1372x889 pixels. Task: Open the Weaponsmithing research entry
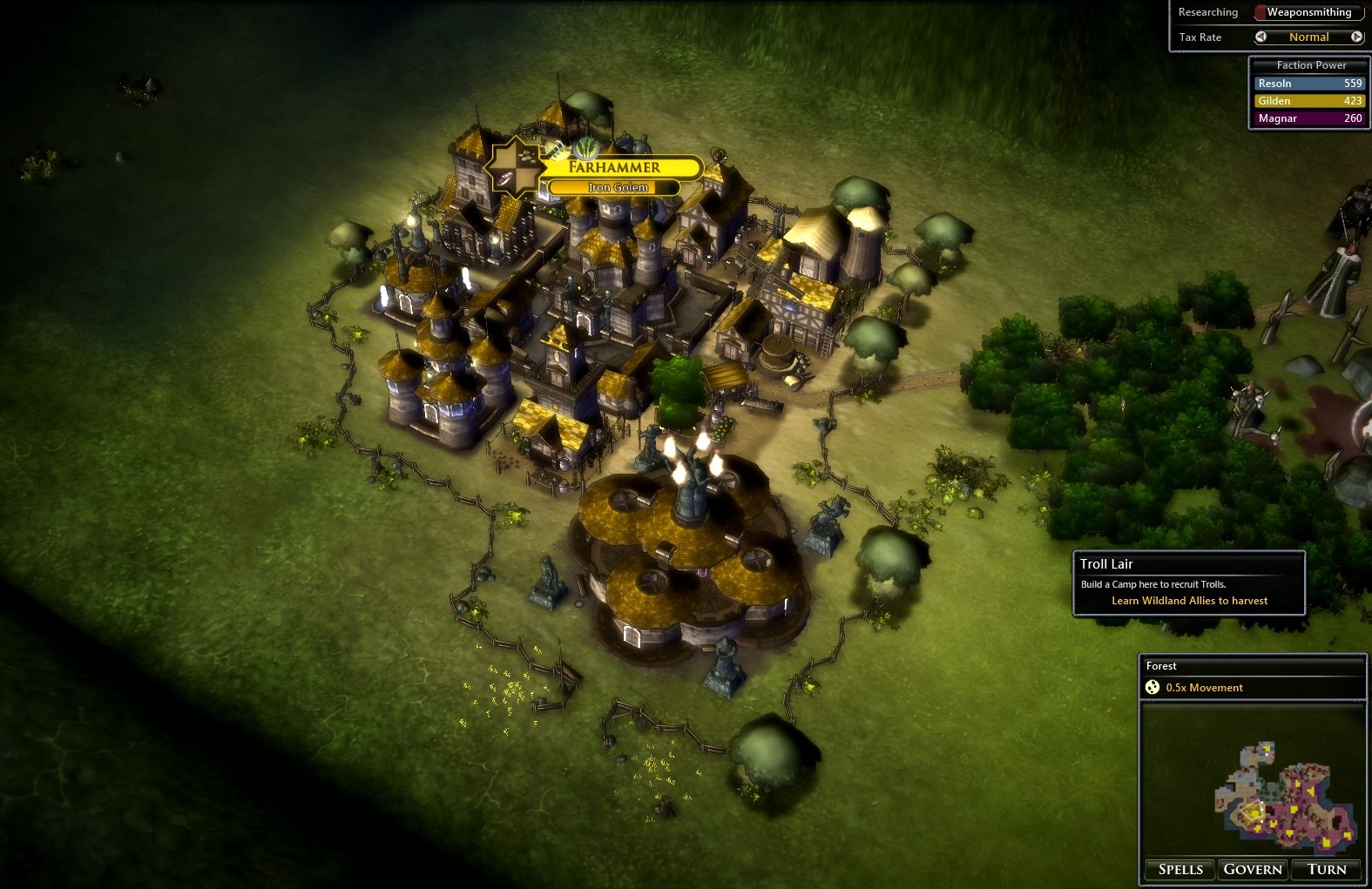click(x=1308, y=12)
